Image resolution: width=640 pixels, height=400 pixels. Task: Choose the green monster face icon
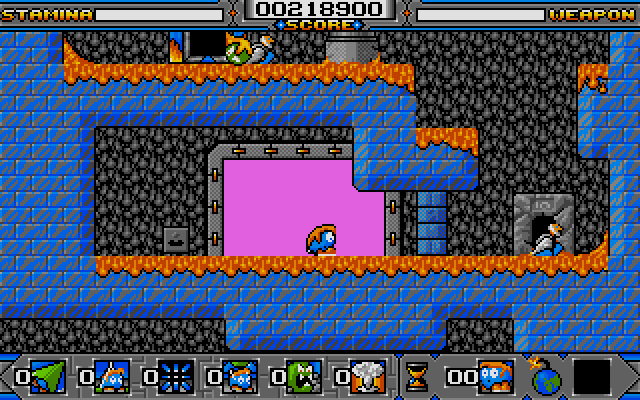pos(303,377)
